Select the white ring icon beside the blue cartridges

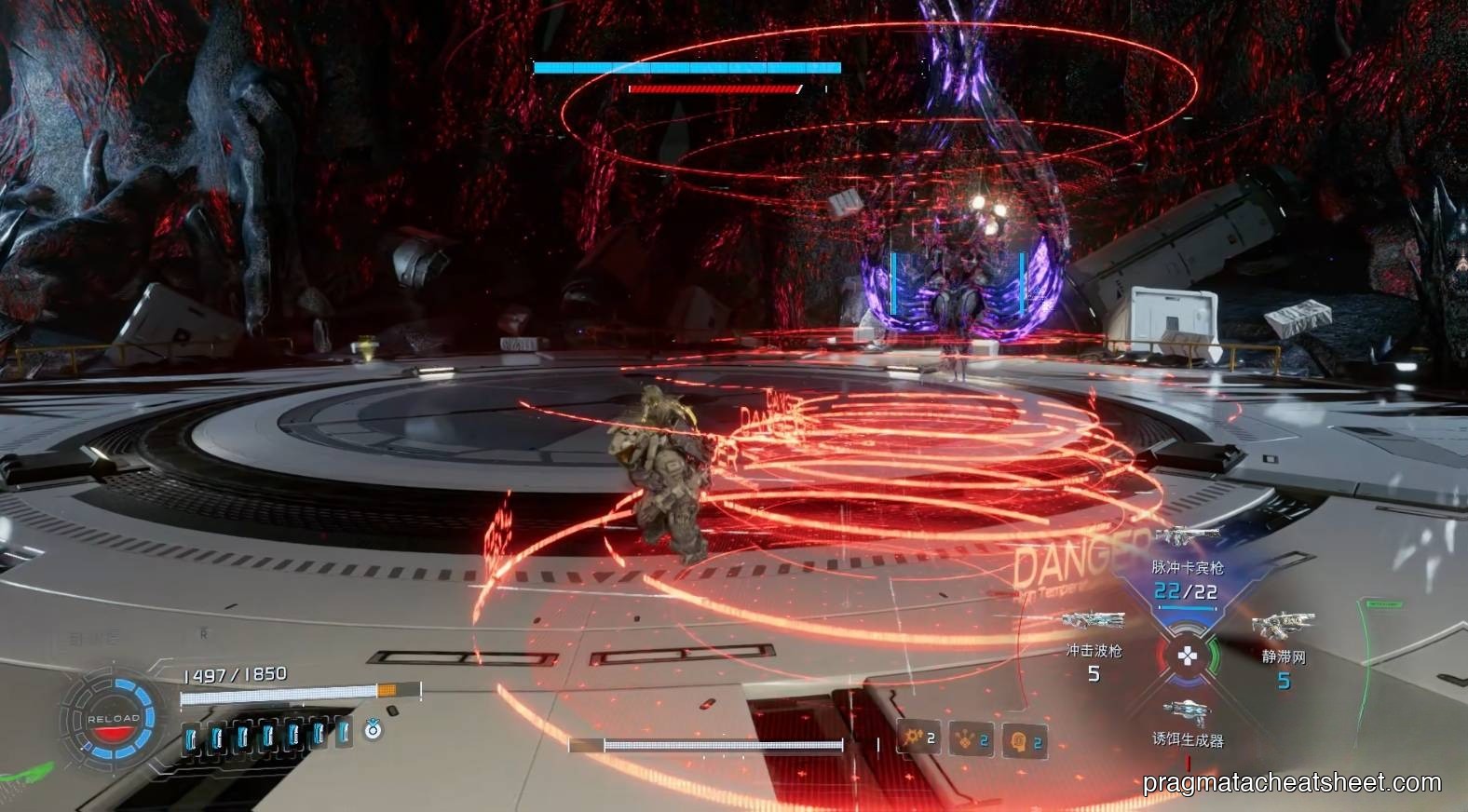373,730
